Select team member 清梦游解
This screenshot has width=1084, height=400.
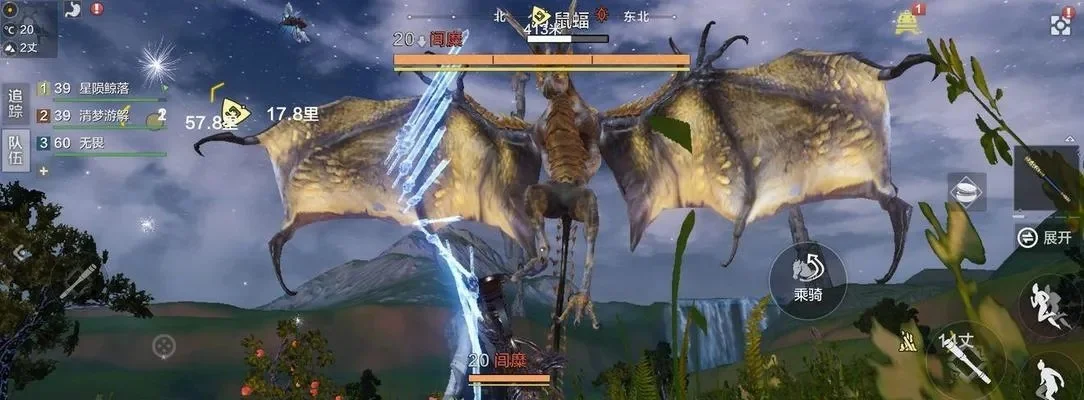(x=100, y=116)
